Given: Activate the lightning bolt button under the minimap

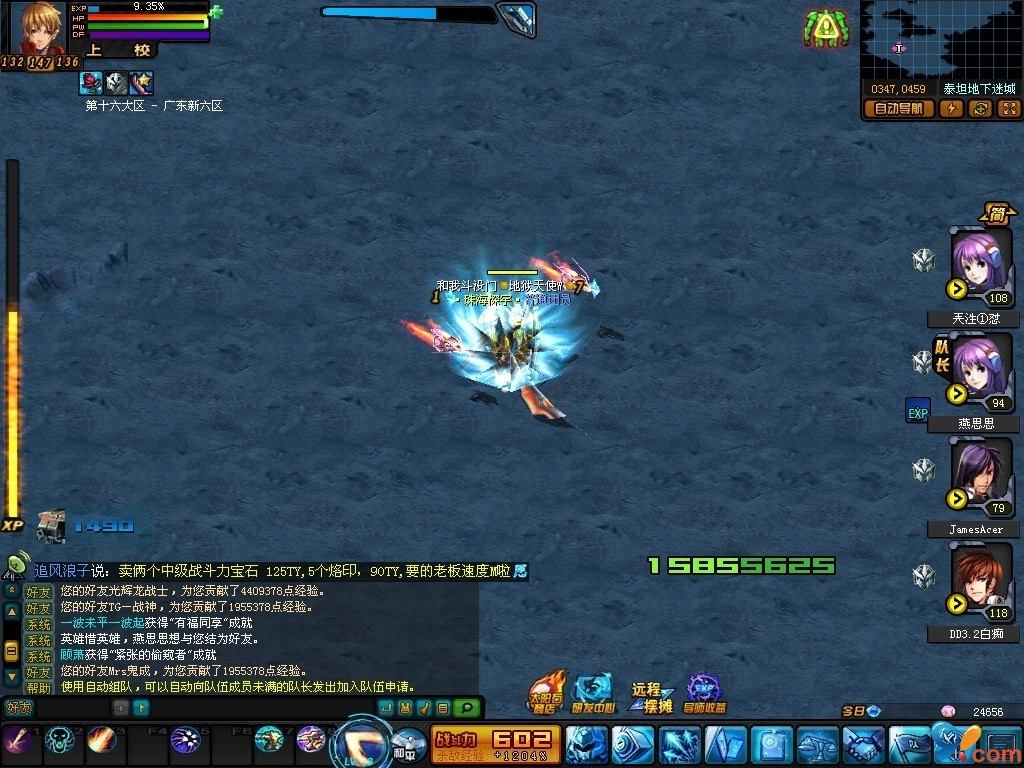Looking at the screenshot, I should click(951, 109).
